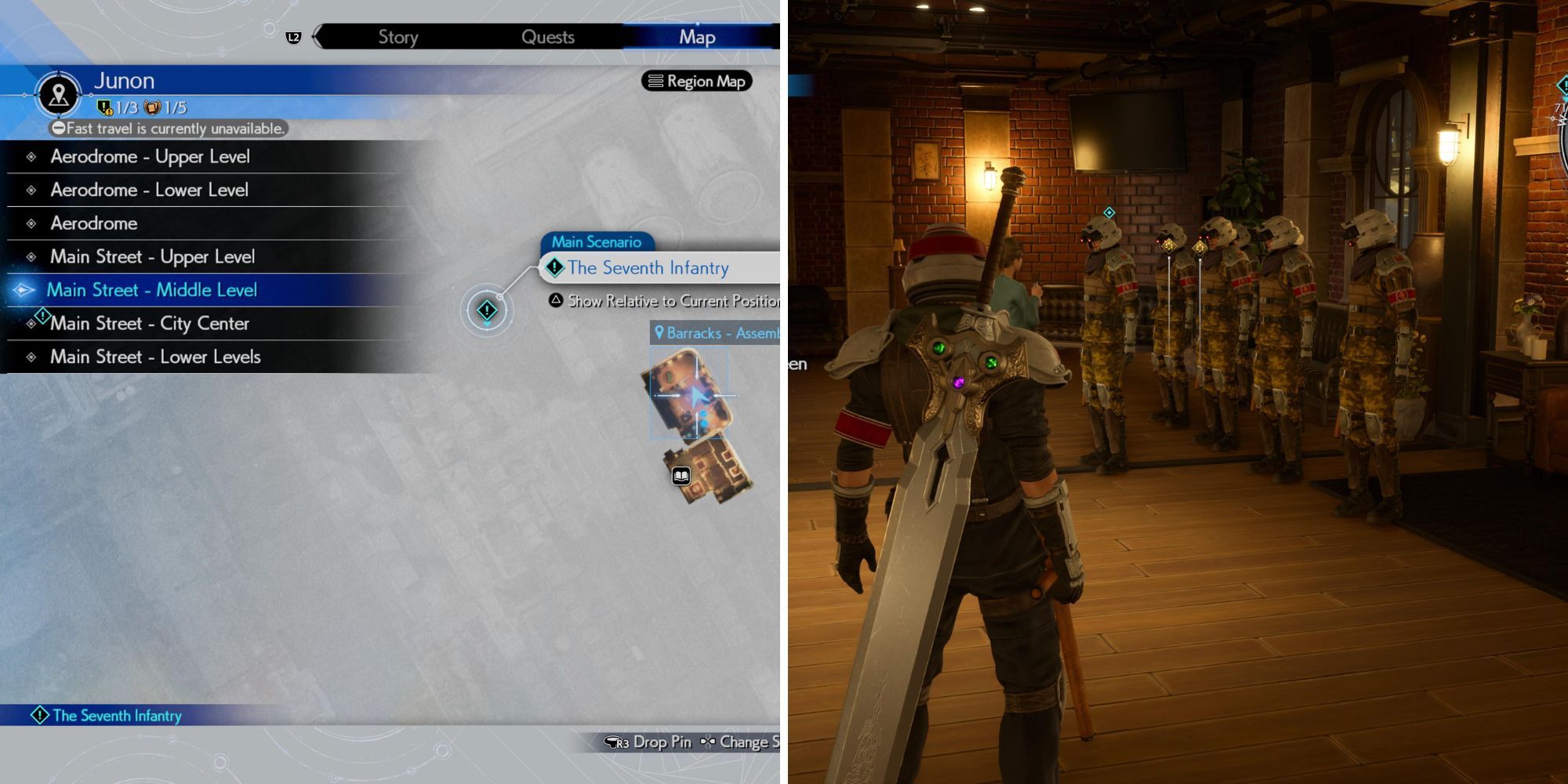Image resolution: width=1568 pixels, height=784 pixels.
Task: Select the Aerodrome - Upper Level diamond toggle
Action: coord(31,156)
